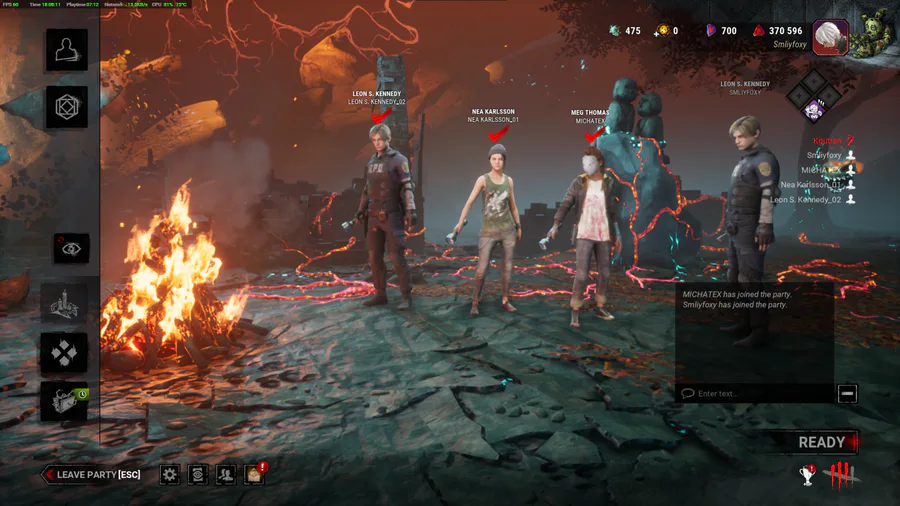Open the inbox with the red alert

[x=254, y=474]
